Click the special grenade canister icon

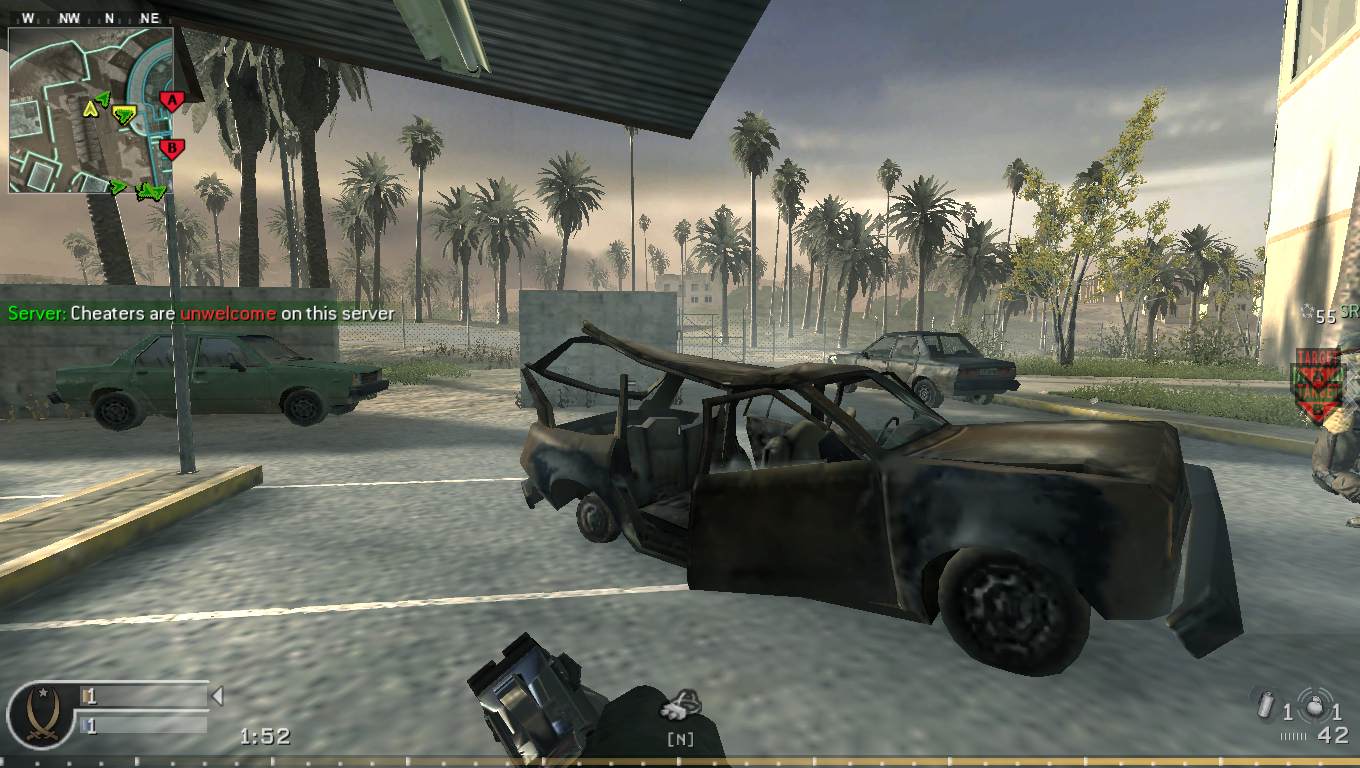click(1266, 706)
